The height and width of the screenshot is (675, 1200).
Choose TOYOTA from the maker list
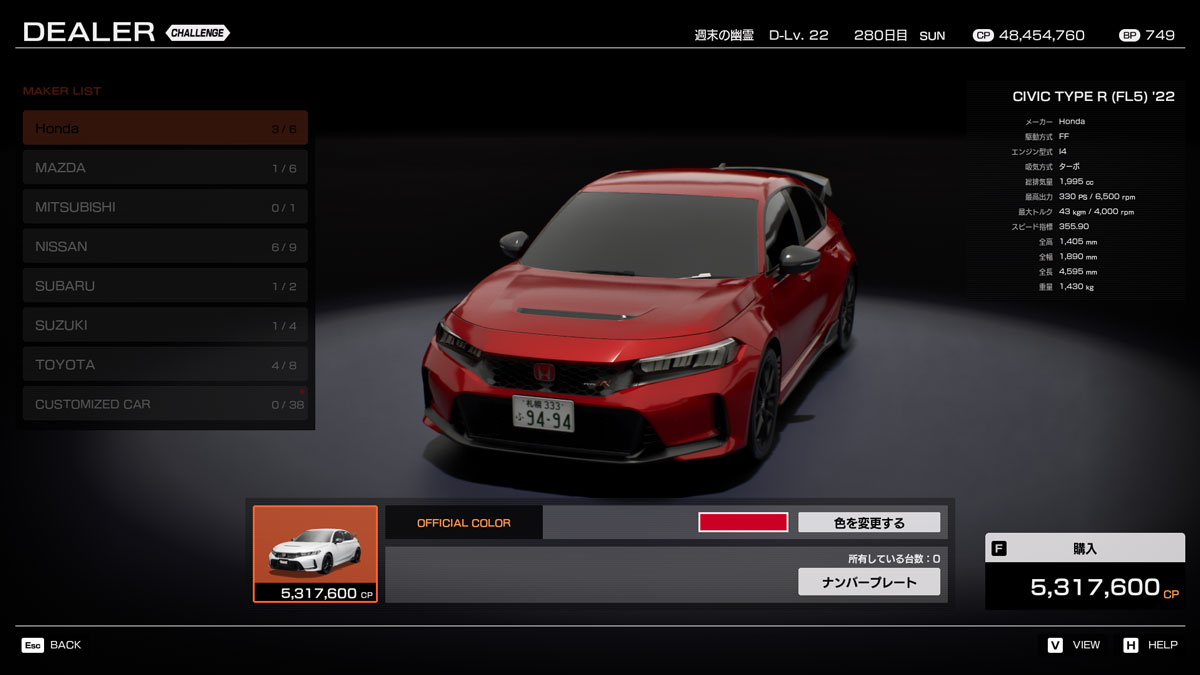(165, 365)
